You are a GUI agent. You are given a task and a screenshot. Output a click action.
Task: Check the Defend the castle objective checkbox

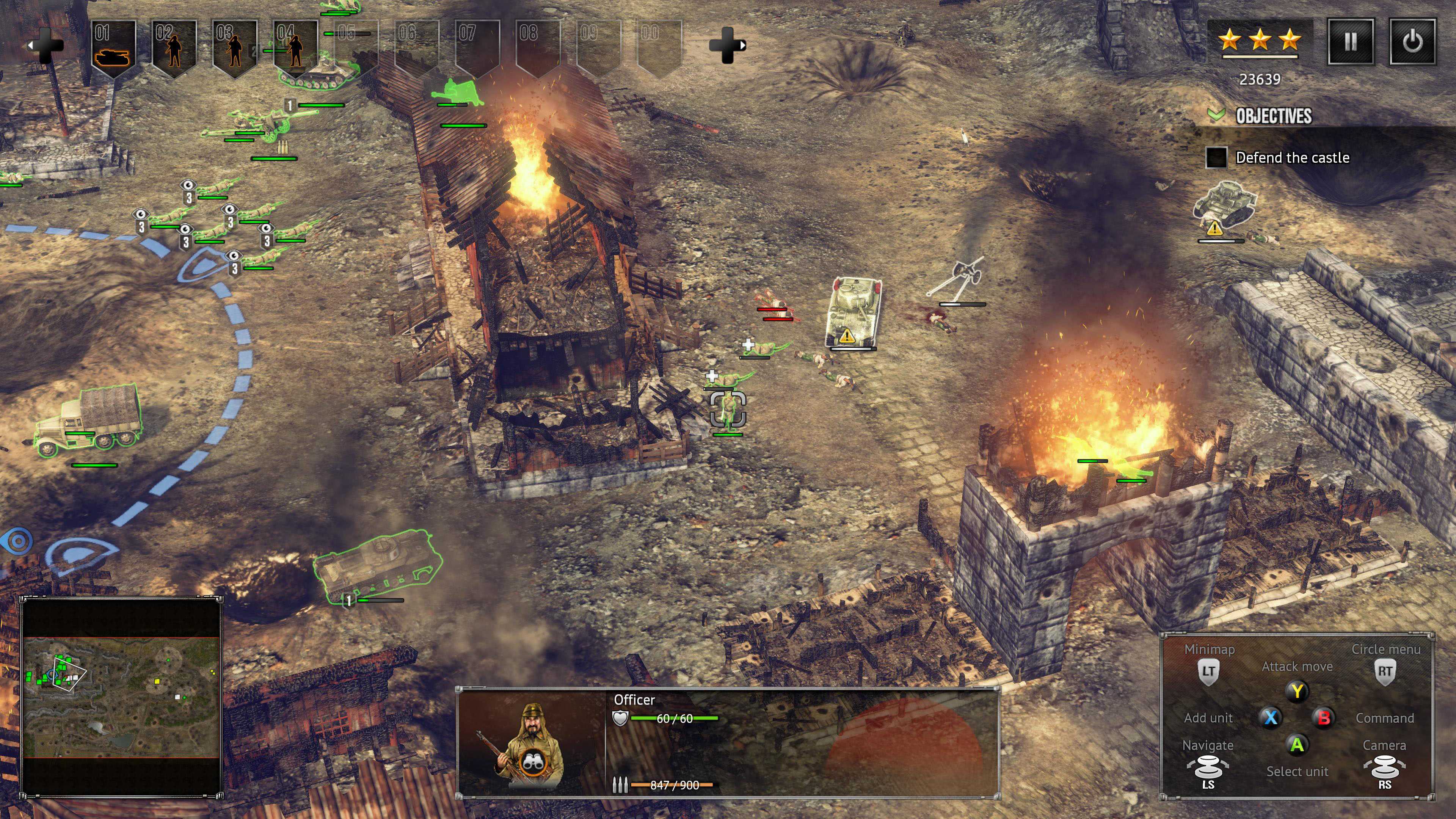[x=1216, y=158]
